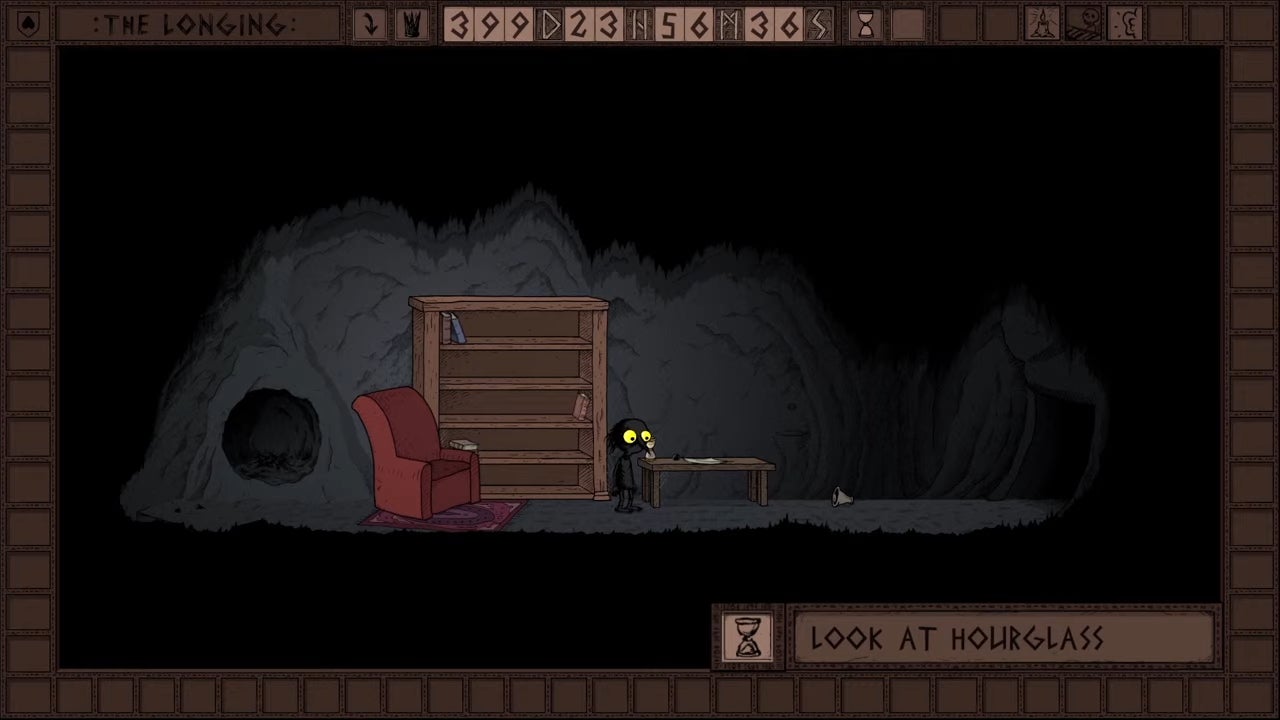
Task: Click the hourglass icon beside the action text
Action: tap(747, 639)
